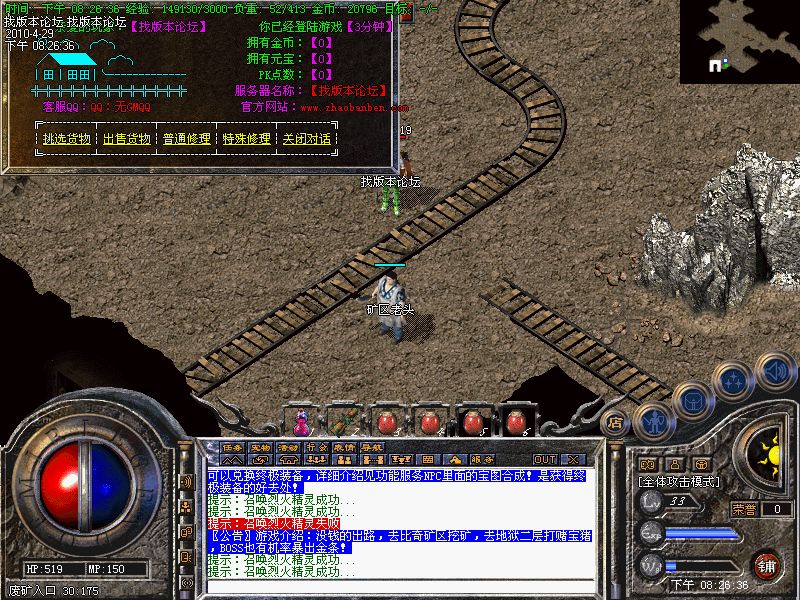Use the scroll item in belt slot 2
This screenshot has height=600, width=800.
click(343, 421)
